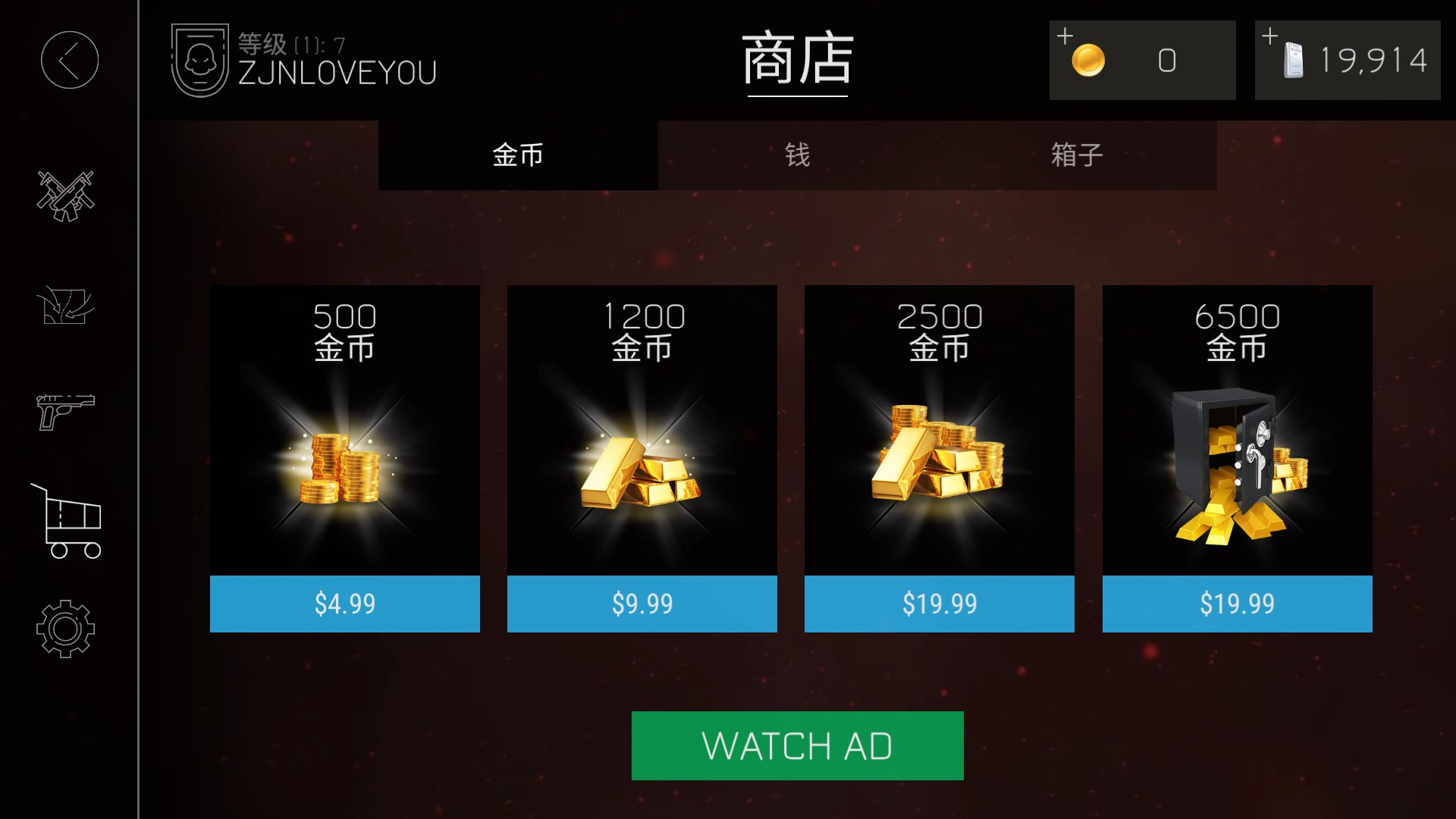Click the gold coin balance icon
This screenshot has height=819, width=1456.
pyautogui.click(x=1090, y=60)
